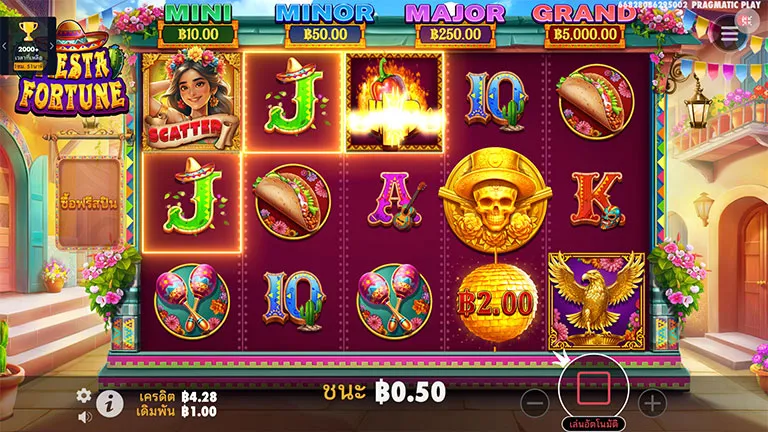Viewport: 768px width, 432px height.
Task: Toggle sound with the speaker icon
Action: coord(84,417)
